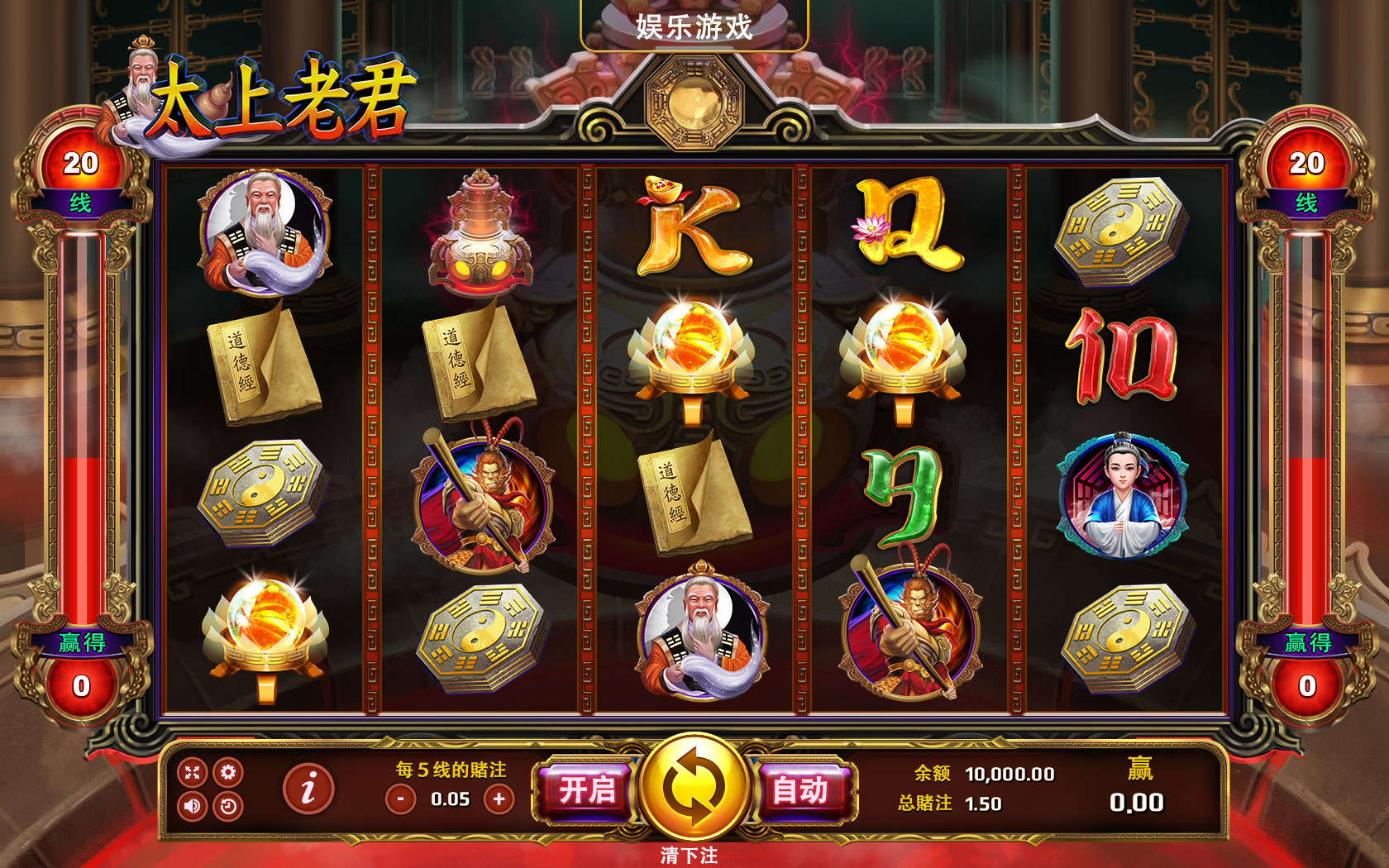
Task: Expand the 娱乐游戏 banner at the top
Action: 694,26
